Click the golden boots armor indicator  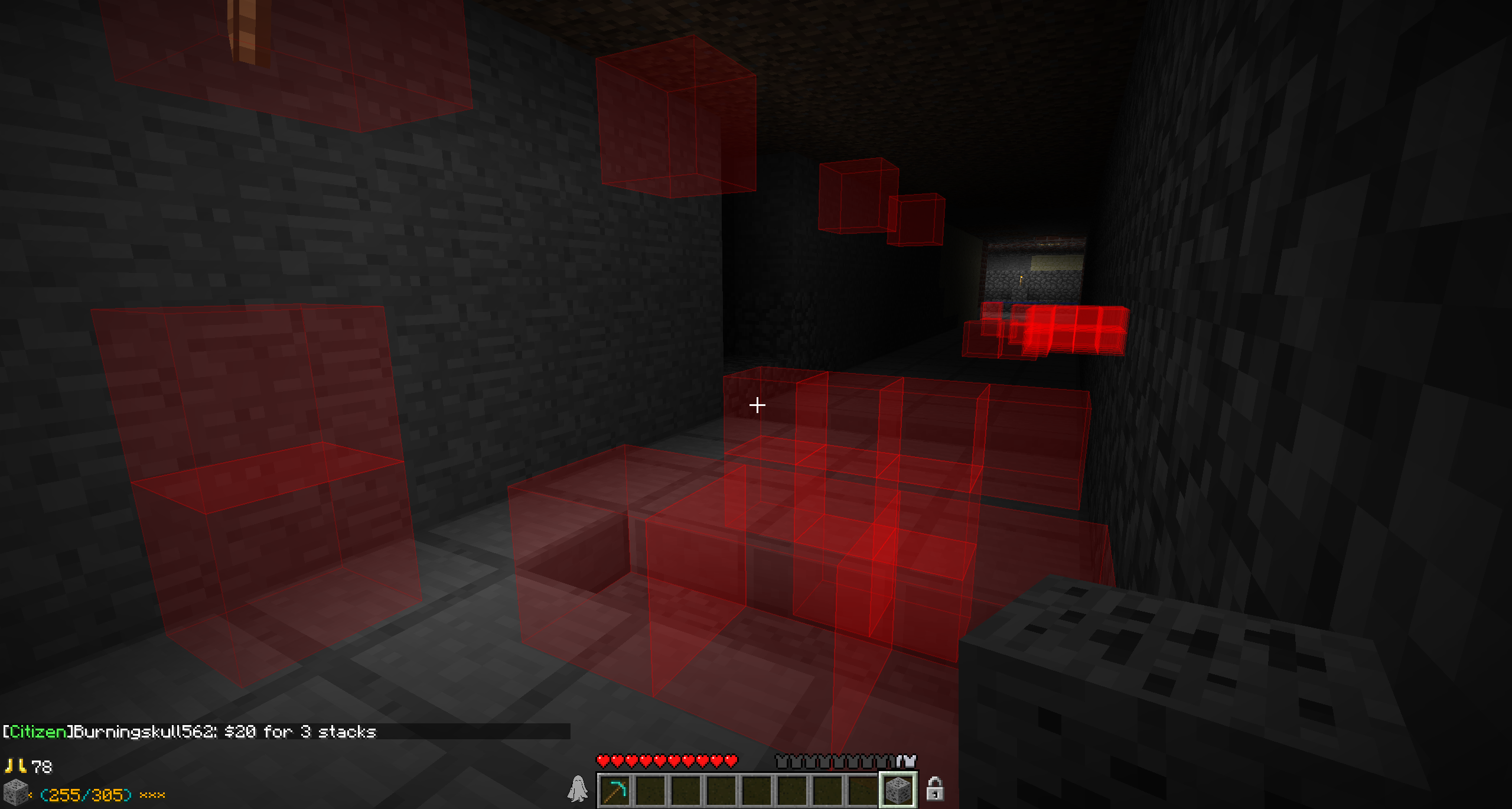click(15, 766)
